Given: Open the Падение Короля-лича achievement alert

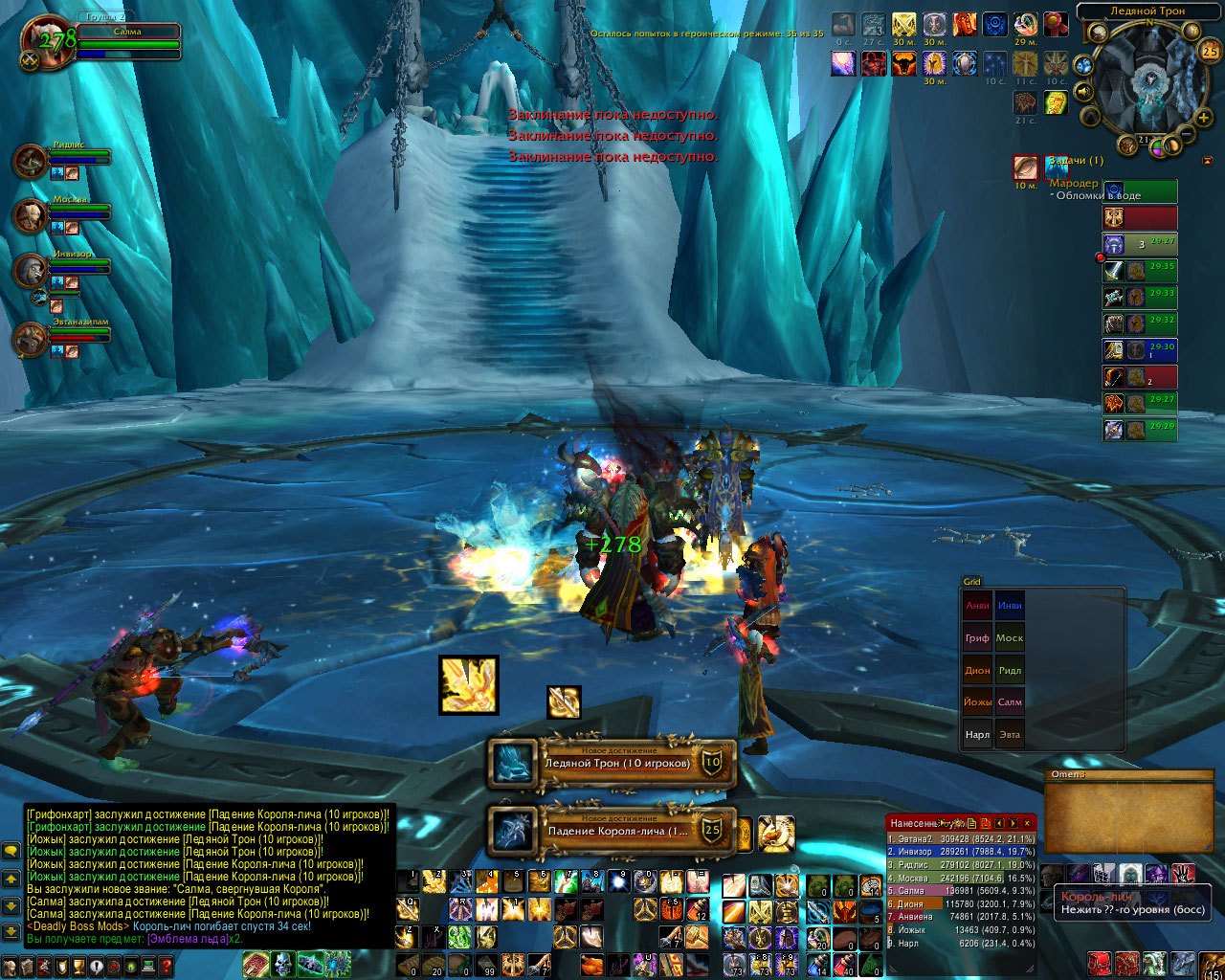Looking at the screenshot, I should click(612, 830).
